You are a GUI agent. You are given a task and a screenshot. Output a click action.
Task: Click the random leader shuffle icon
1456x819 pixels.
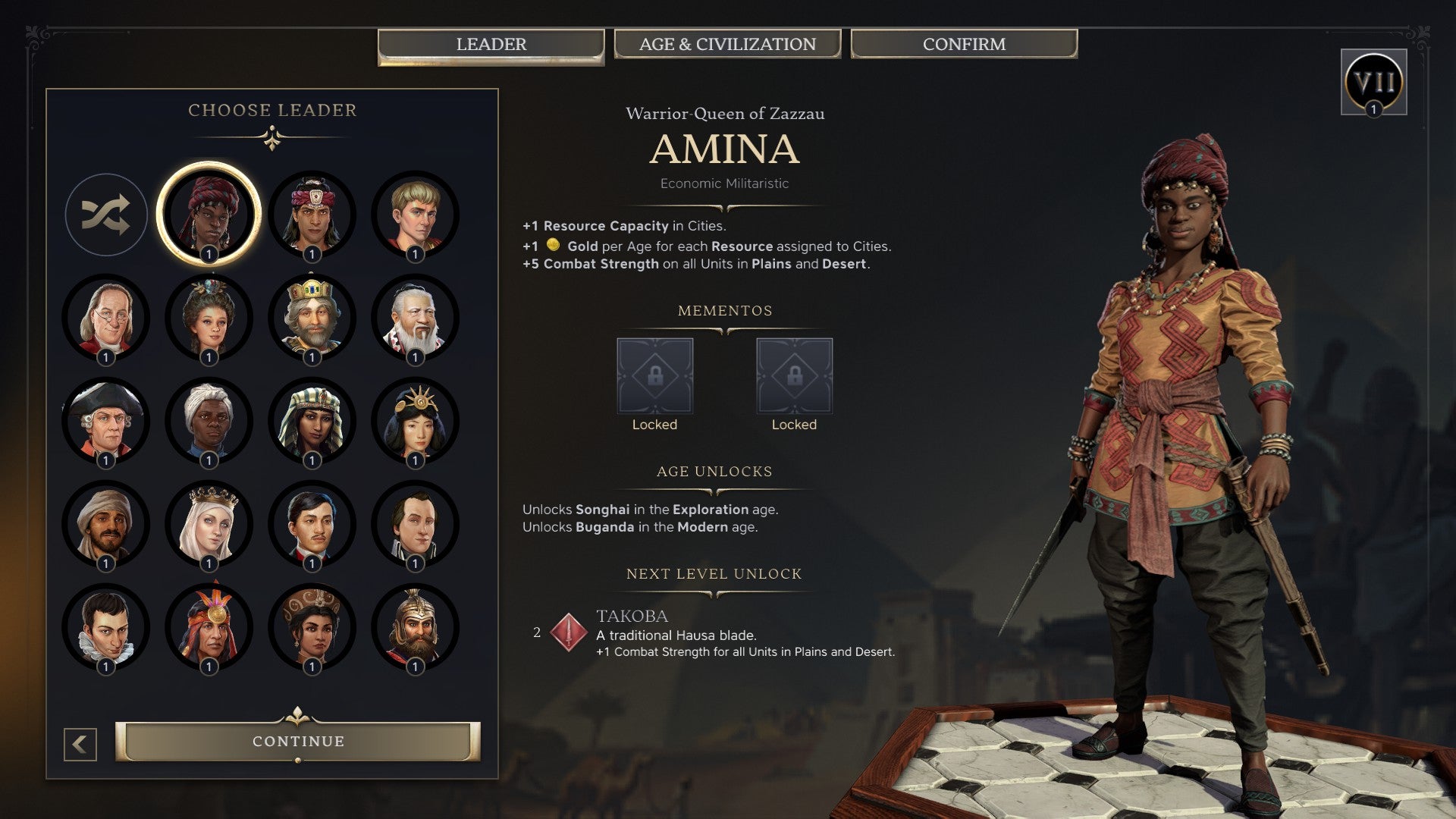pyautogui.click(x=106, y=215)
